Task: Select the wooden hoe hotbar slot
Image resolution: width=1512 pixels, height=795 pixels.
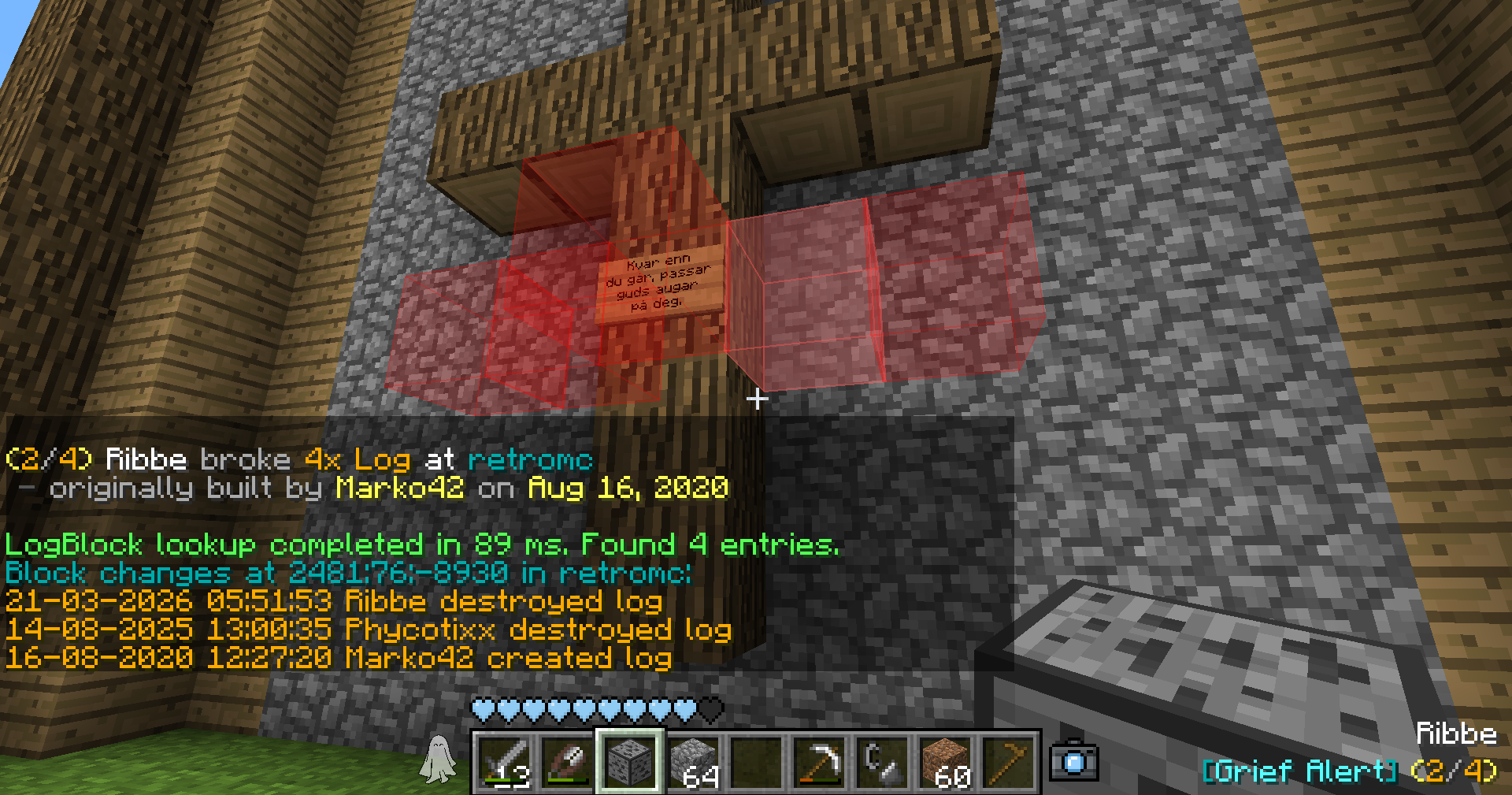Action: coord(1009,762)
